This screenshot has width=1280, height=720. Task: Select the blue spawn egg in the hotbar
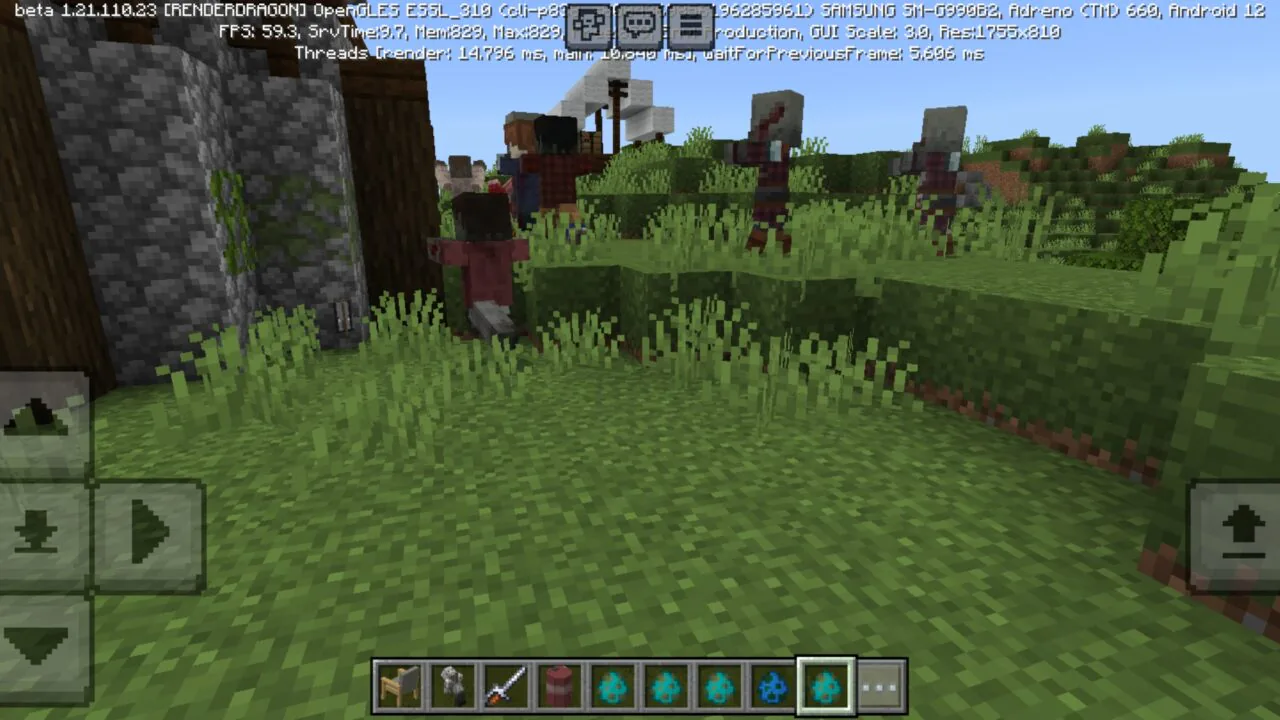point(772,685)
